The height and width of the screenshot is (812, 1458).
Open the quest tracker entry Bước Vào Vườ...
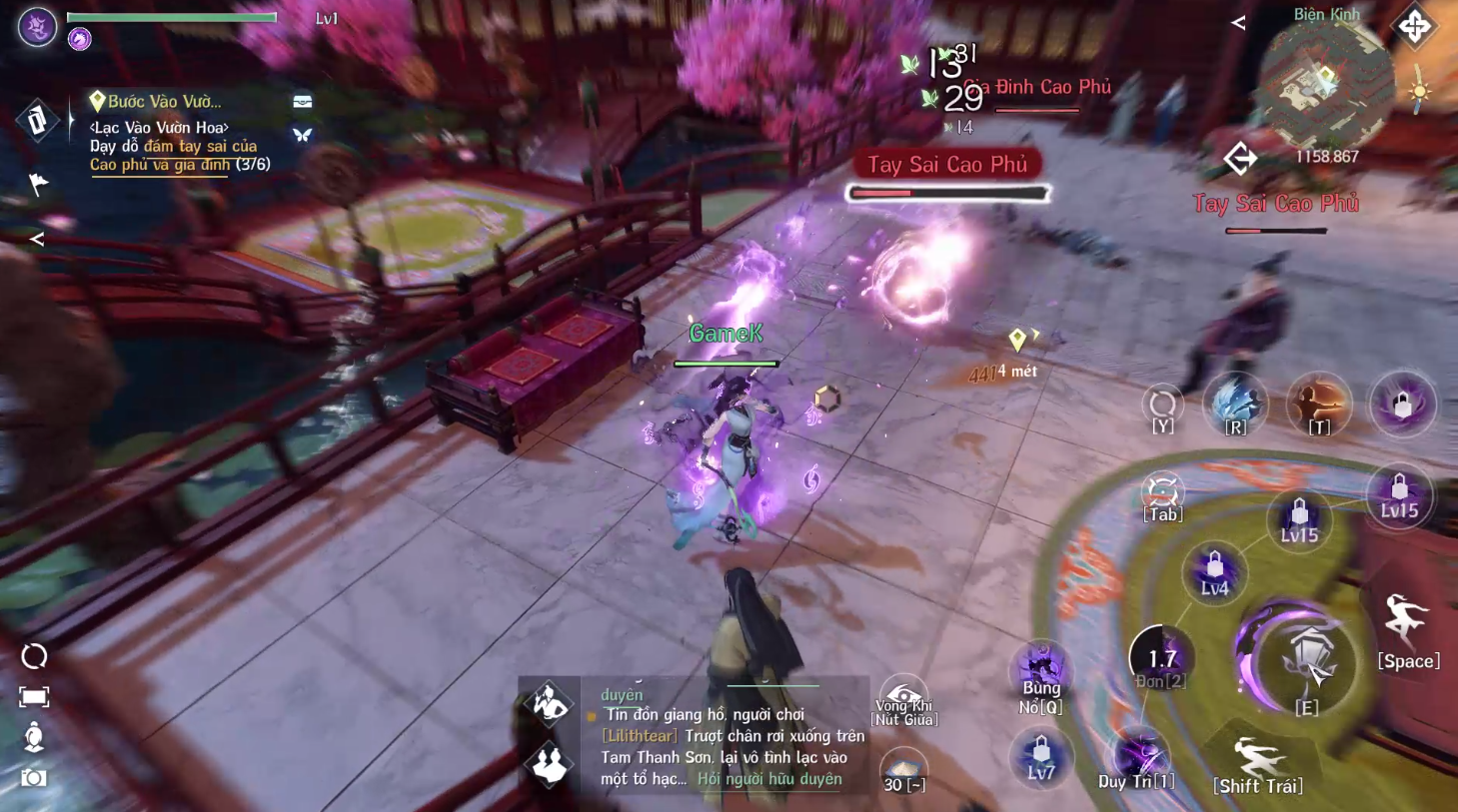164,101
